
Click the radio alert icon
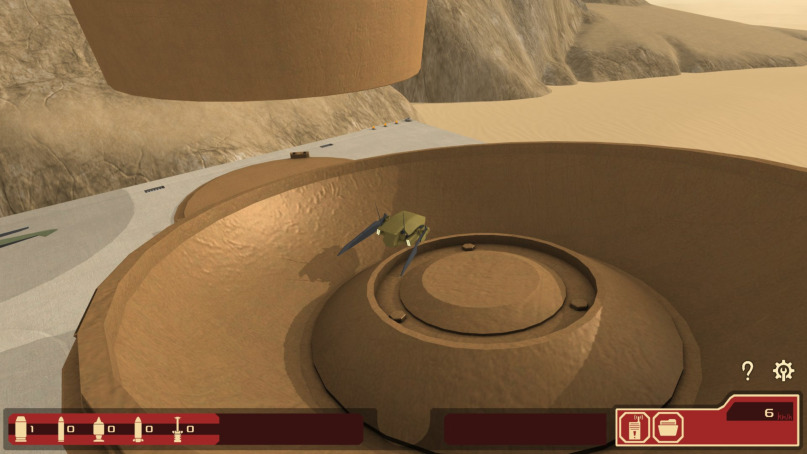(x=634, y=428)
